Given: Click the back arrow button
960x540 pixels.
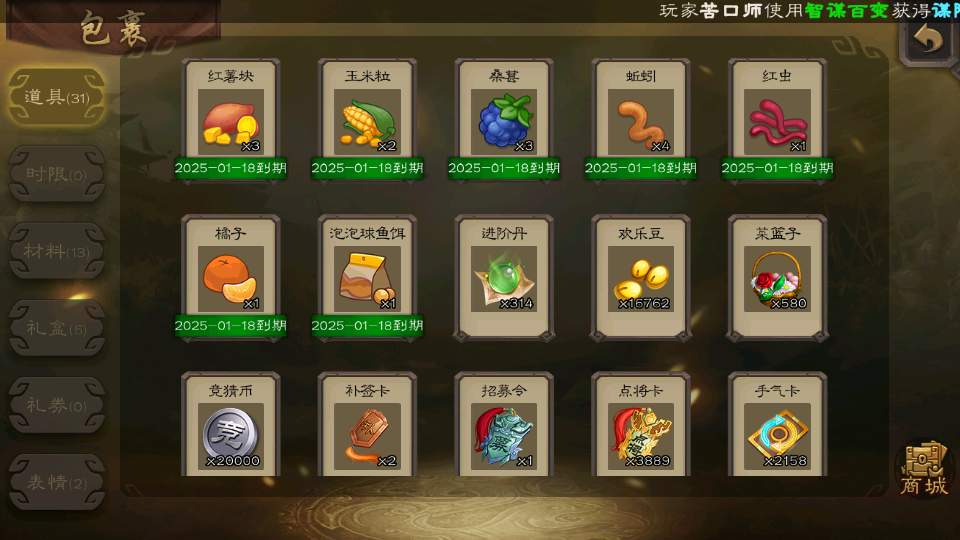Looking at the screenshot, I should [x=929, y=40].
